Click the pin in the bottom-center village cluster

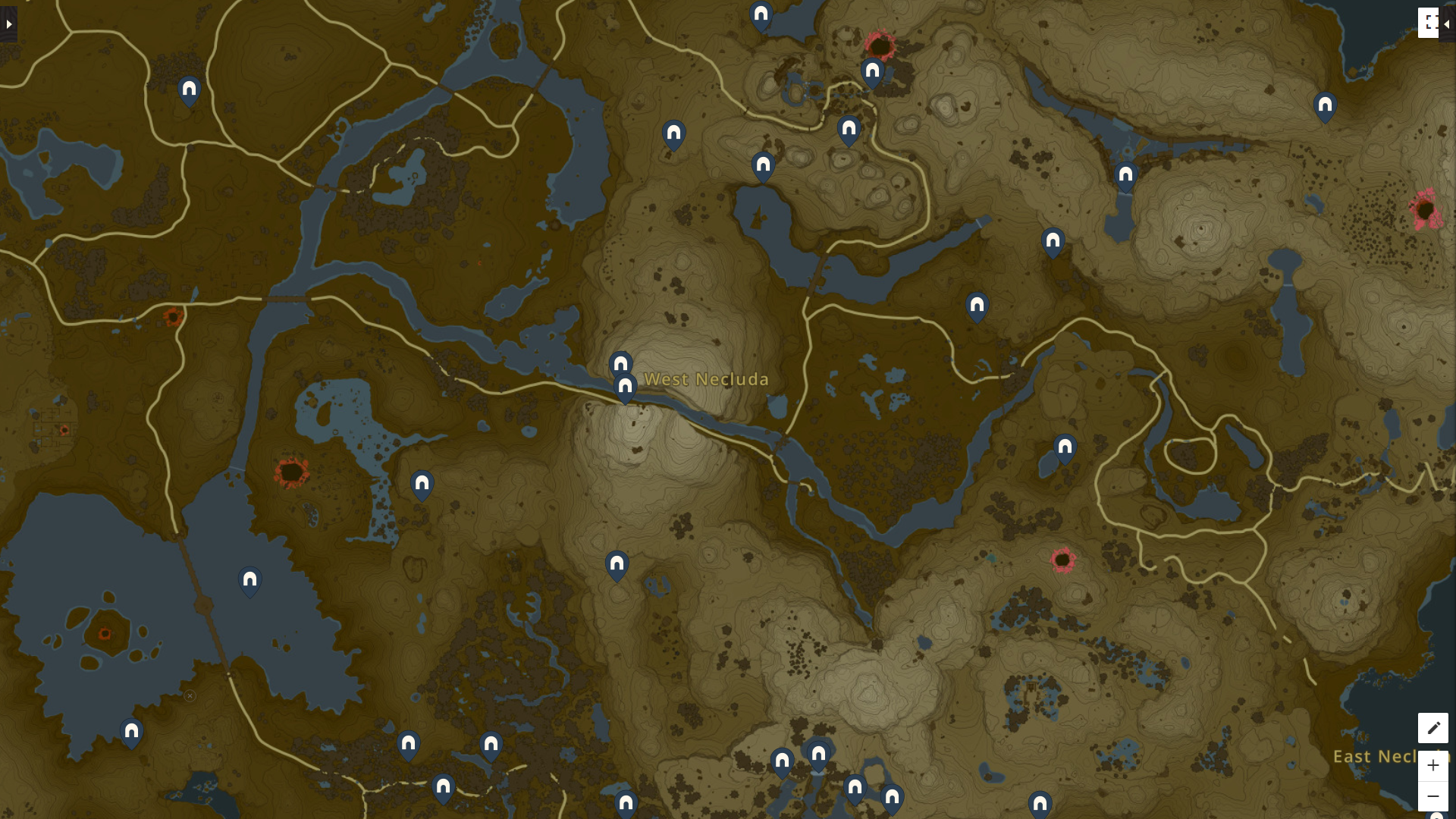(x=817, y=755)
